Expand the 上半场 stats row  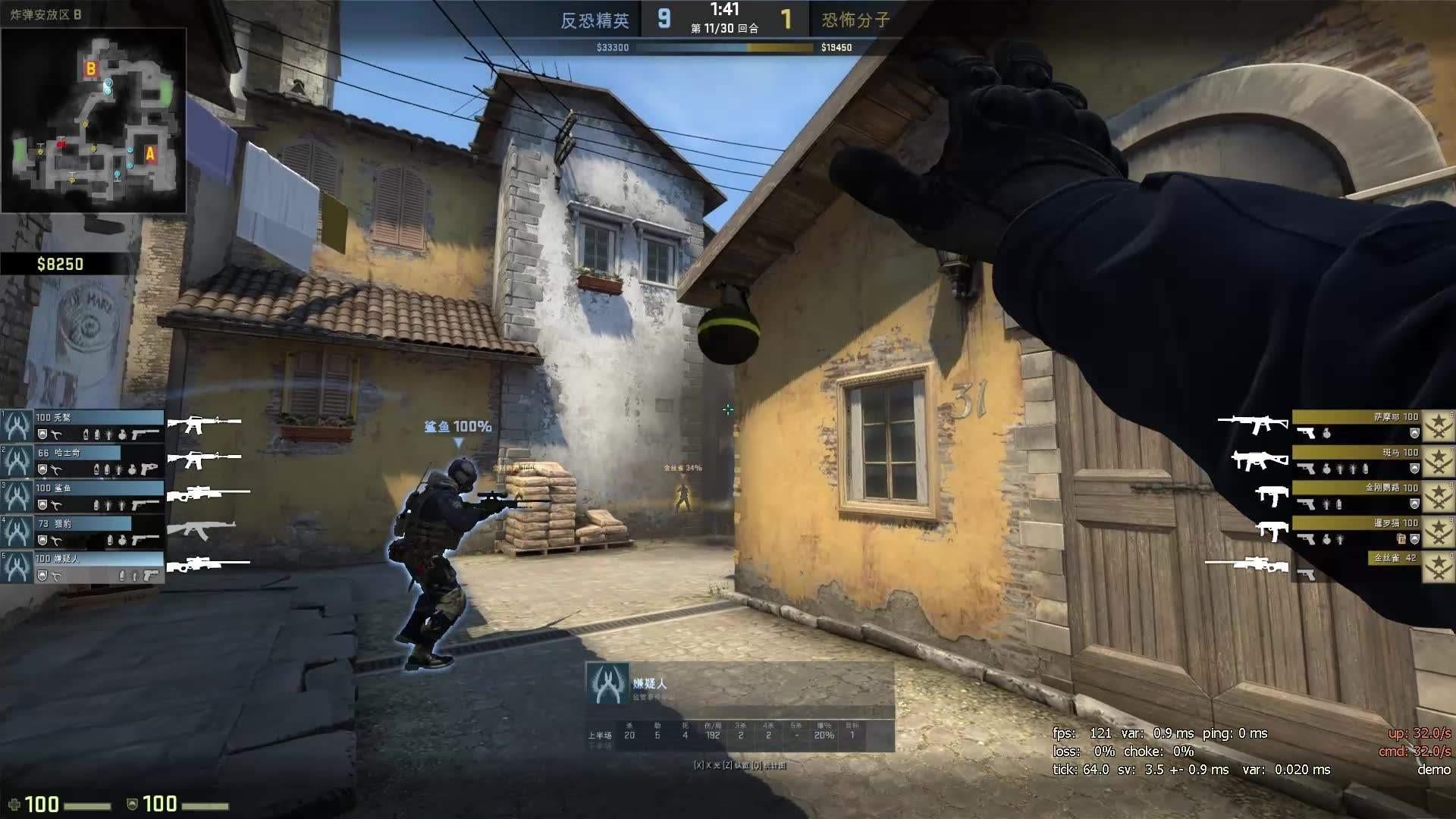pyautogui.click(x=601, y=736)
